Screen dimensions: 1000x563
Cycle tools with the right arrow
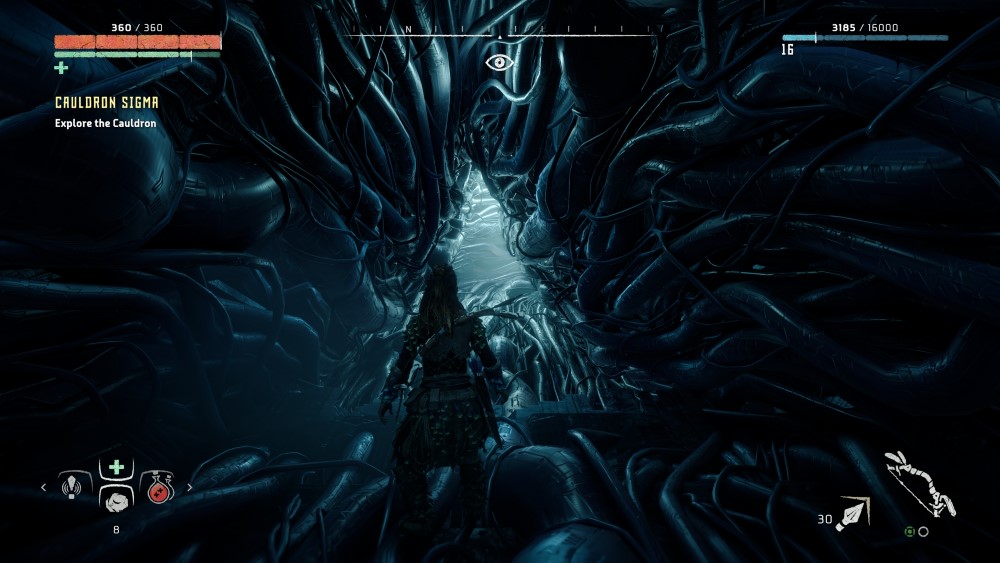[190, 488]
